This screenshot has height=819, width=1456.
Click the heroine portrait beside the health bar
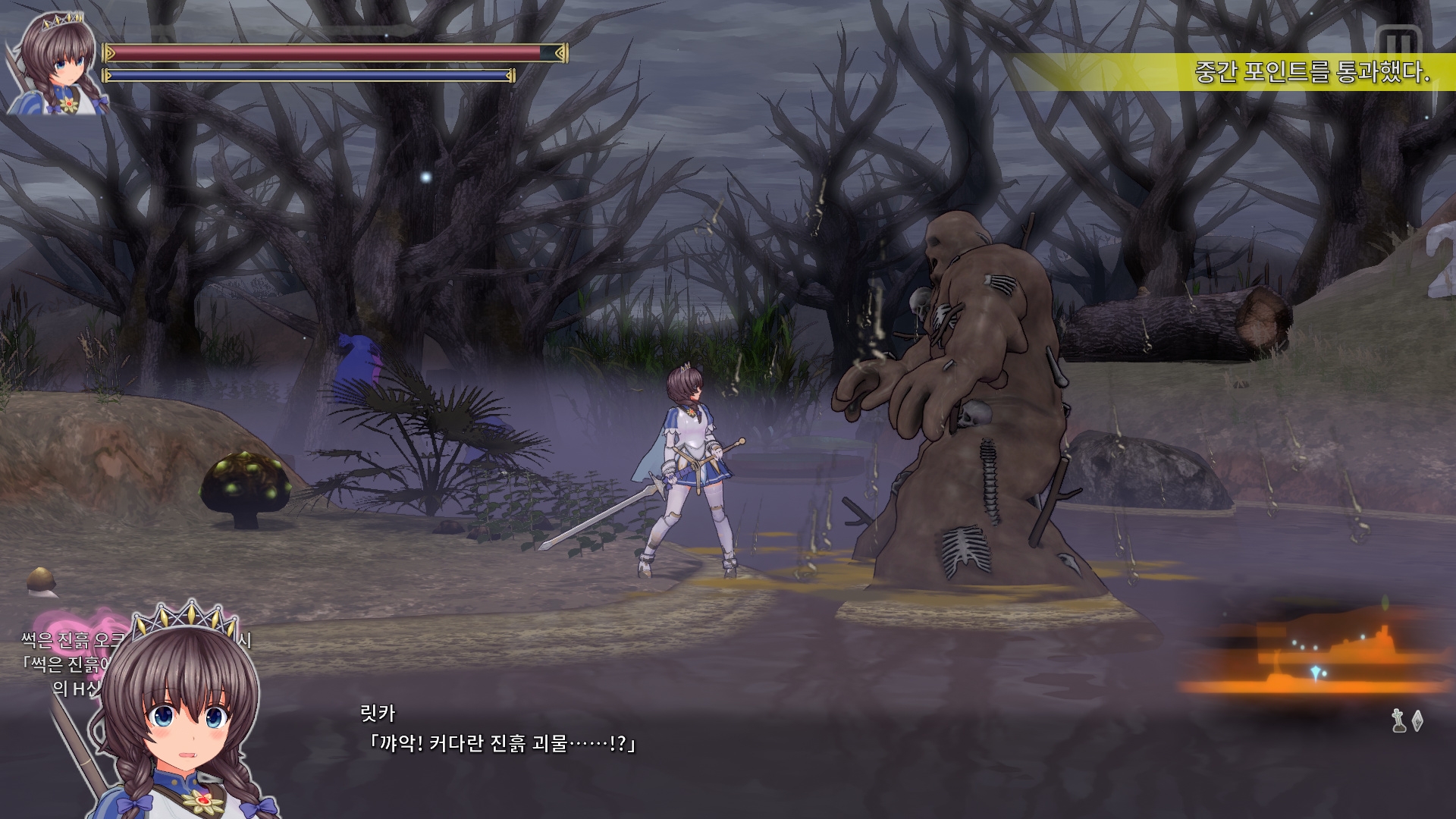pos(55,64)
